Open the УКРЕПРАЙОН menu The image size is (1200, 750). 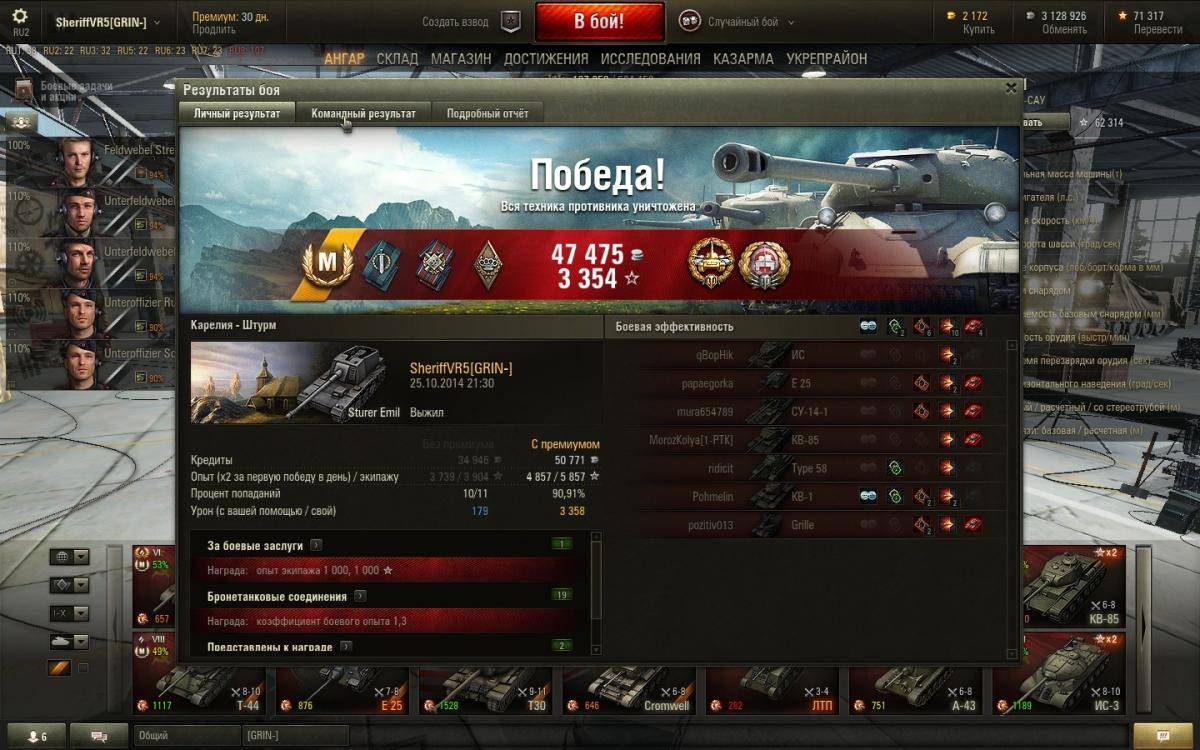click(826, 59)
